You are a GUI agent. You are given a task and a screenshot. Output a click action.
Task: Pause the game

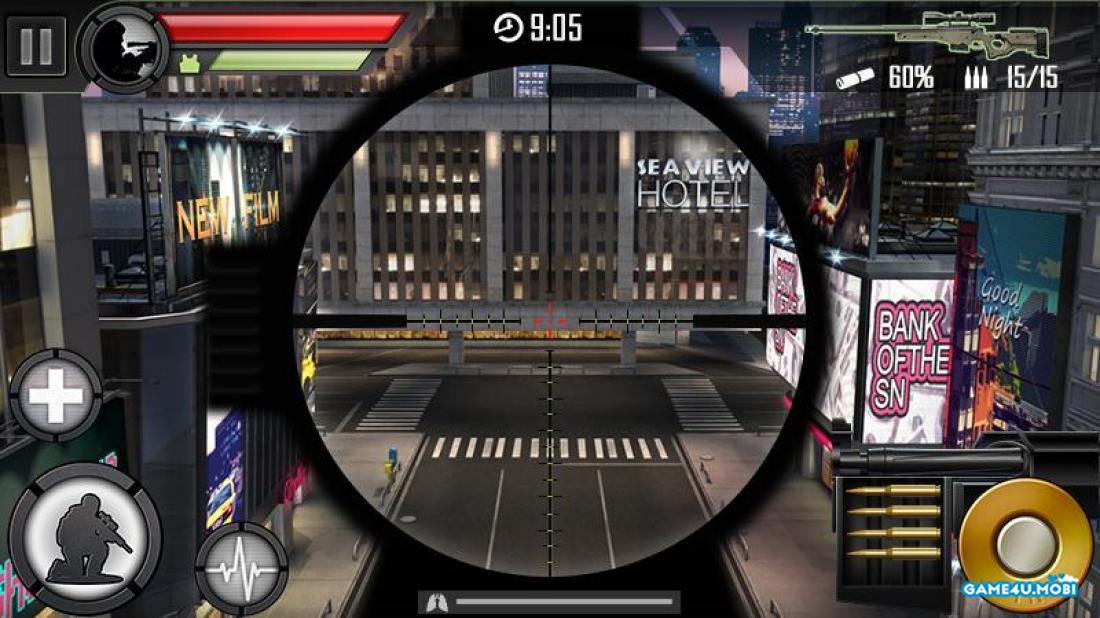point(35,46)
